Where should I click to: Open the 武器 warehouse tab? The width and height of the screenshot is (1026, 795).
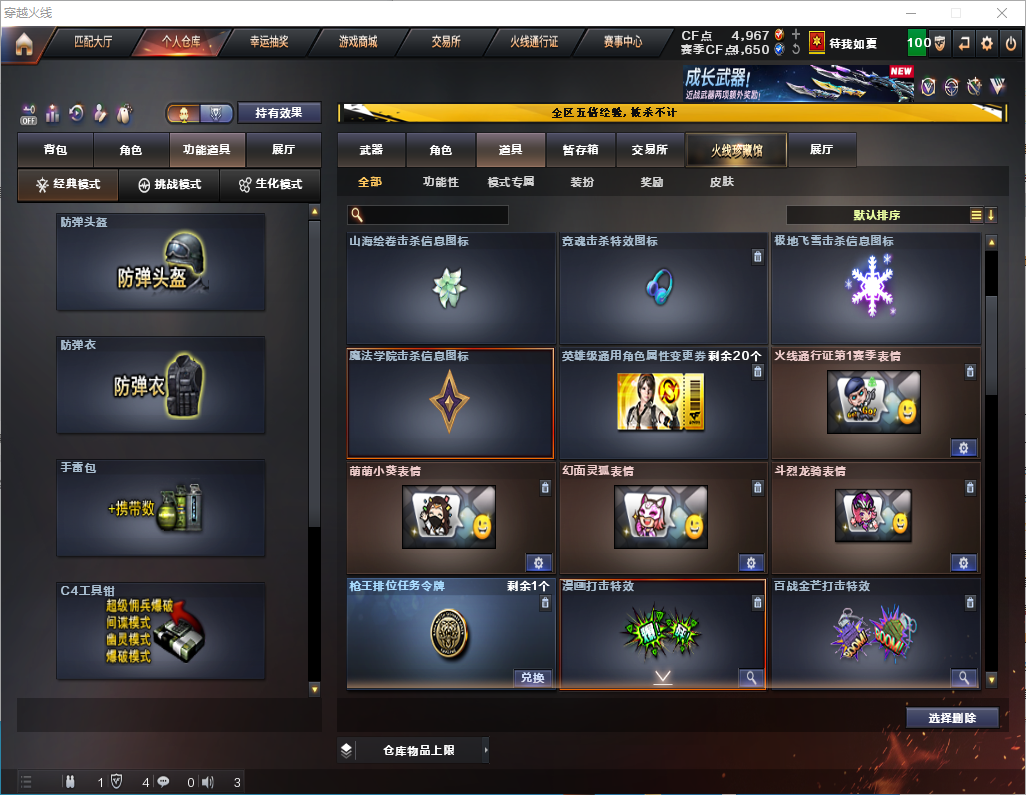click(371, 150)
